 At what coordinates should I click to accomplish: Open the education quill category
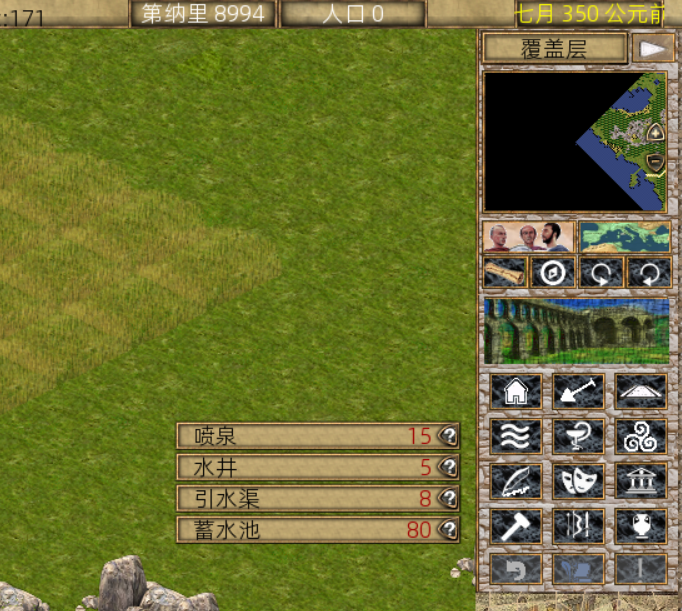tap(517, 481)
